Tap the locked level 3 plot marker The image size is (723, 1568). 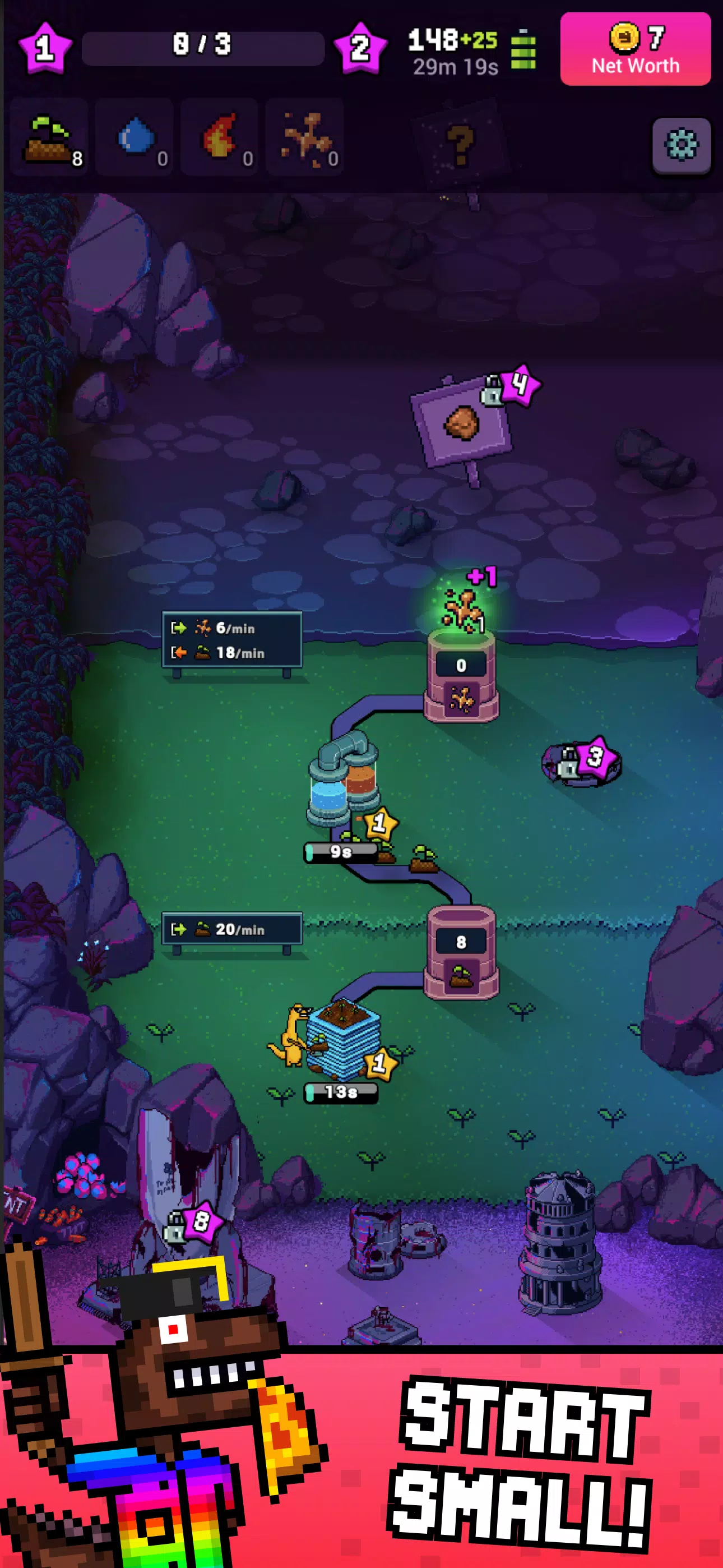tap(581, 760)
